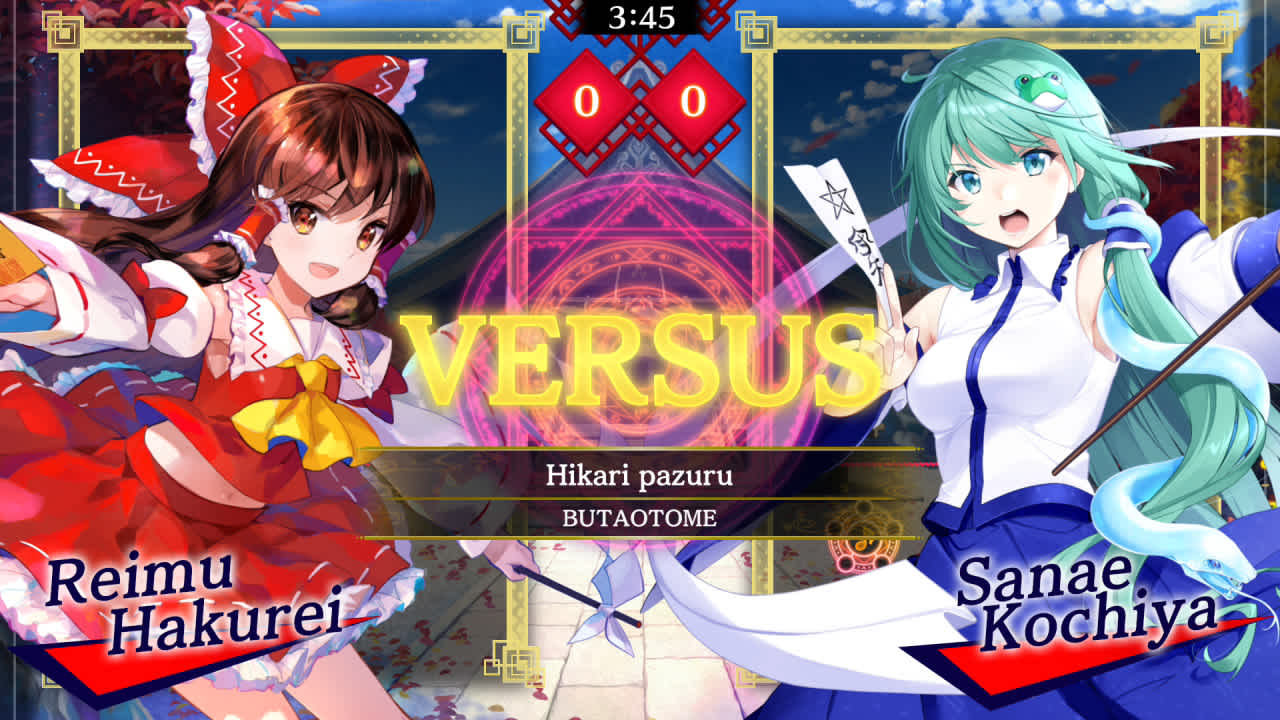Expand the BUTAOTOME artist details
Viewport: 1280px width, 720px height.
click(x=640, y=514)
